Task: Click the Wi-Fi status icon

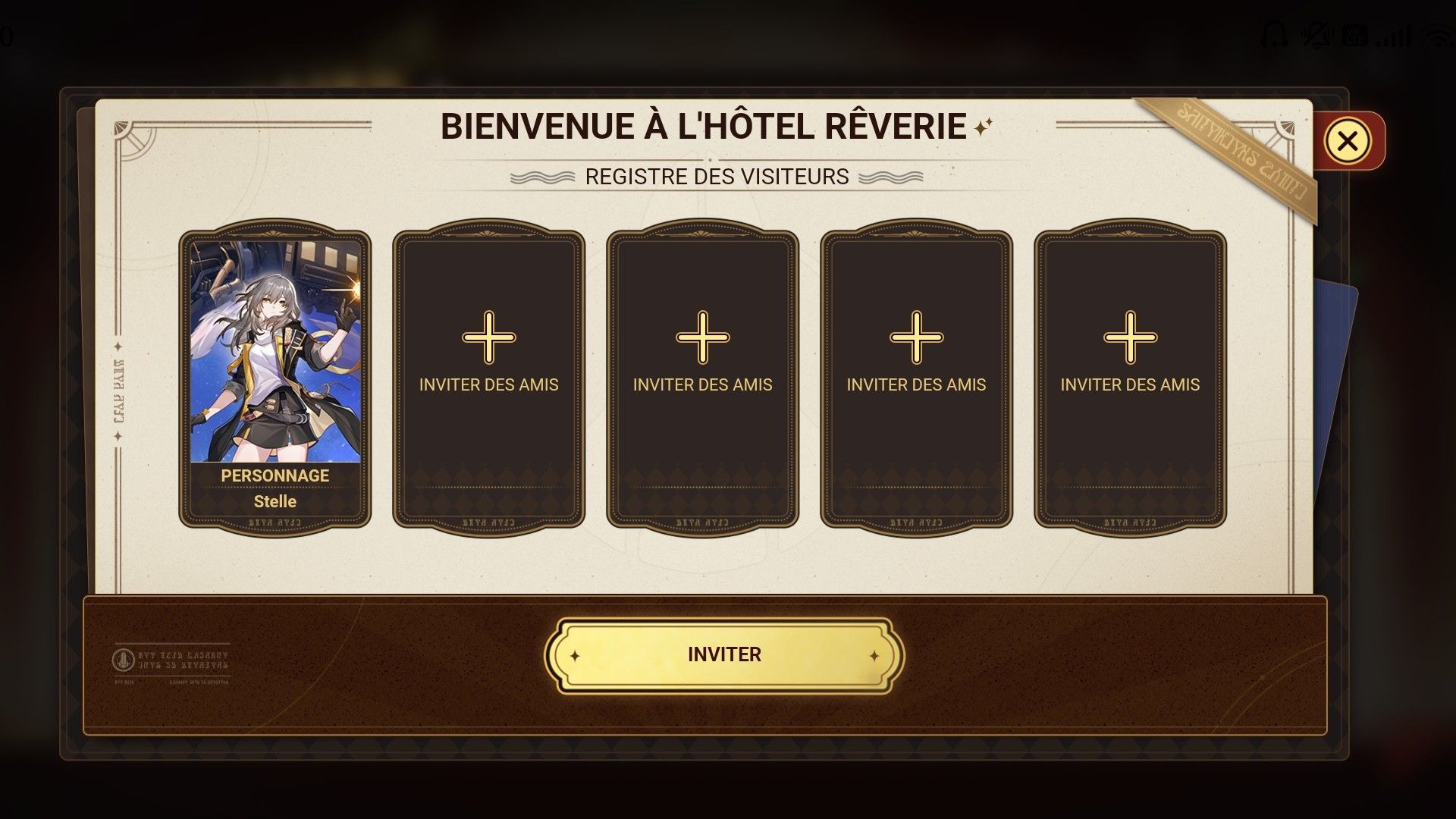Action: tap(1439, 34)
